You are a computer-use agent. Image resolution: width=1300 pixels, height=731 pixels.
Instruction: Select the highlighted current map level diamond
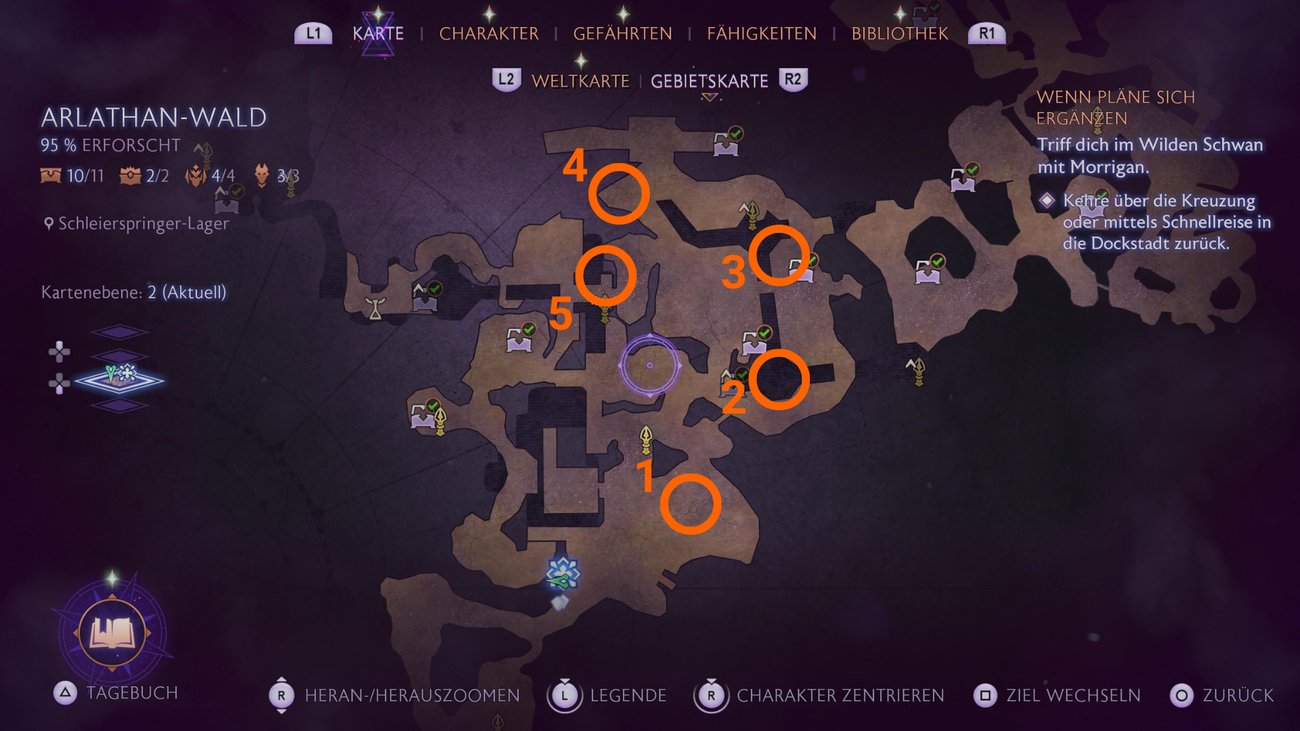pos(118,379)
